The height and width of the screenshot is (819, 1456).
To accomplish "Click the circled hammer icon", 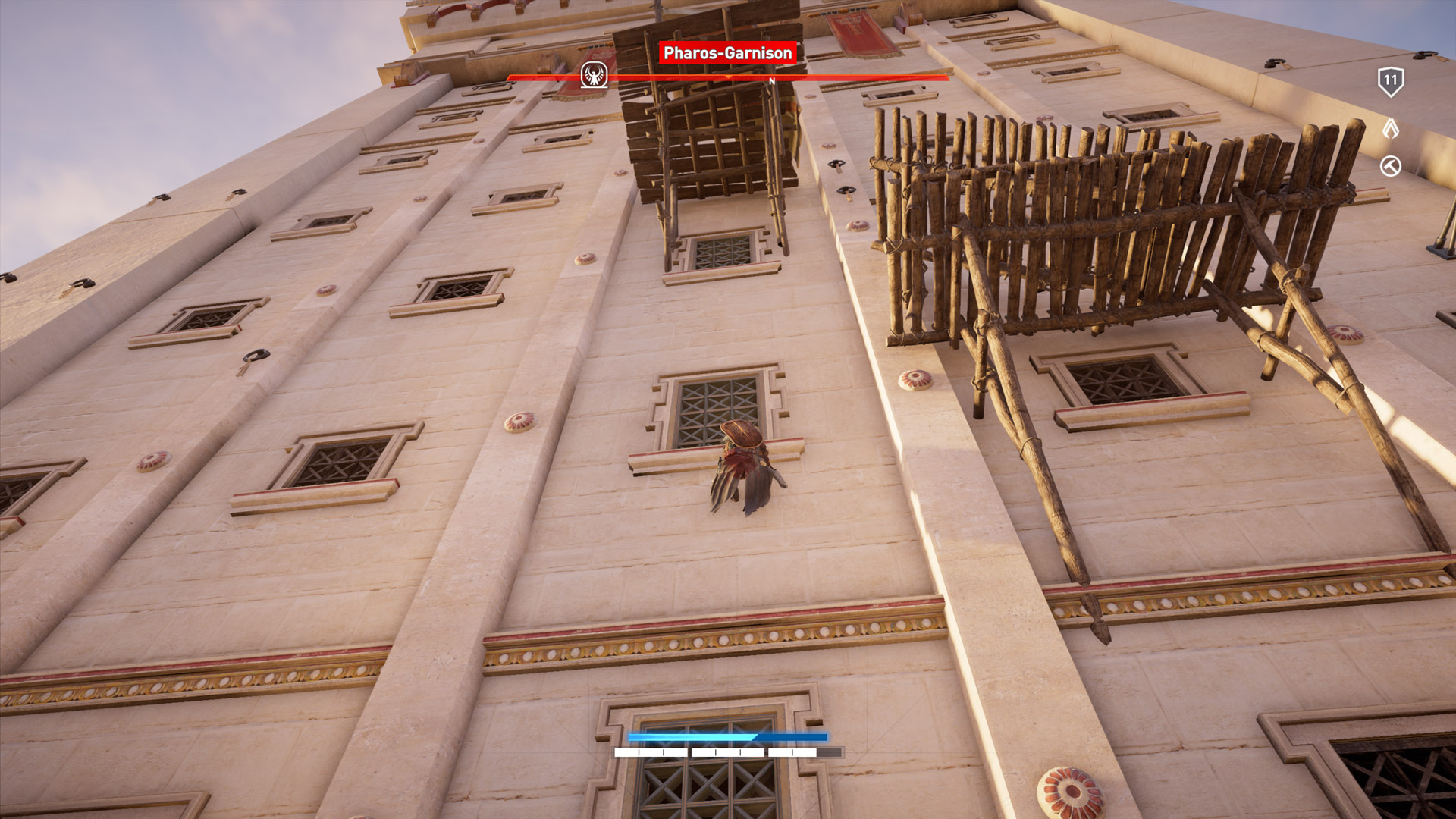I will (x=1390, y=166).
